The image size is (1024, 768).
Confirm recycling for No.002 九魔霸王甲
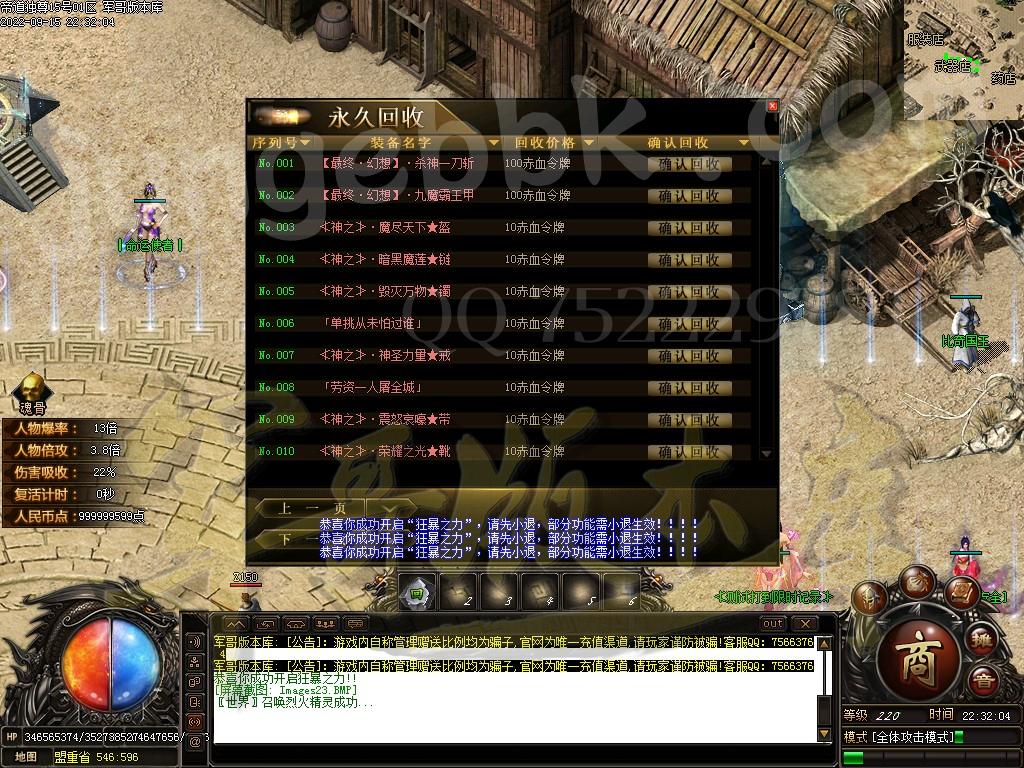tap(689, 196)
